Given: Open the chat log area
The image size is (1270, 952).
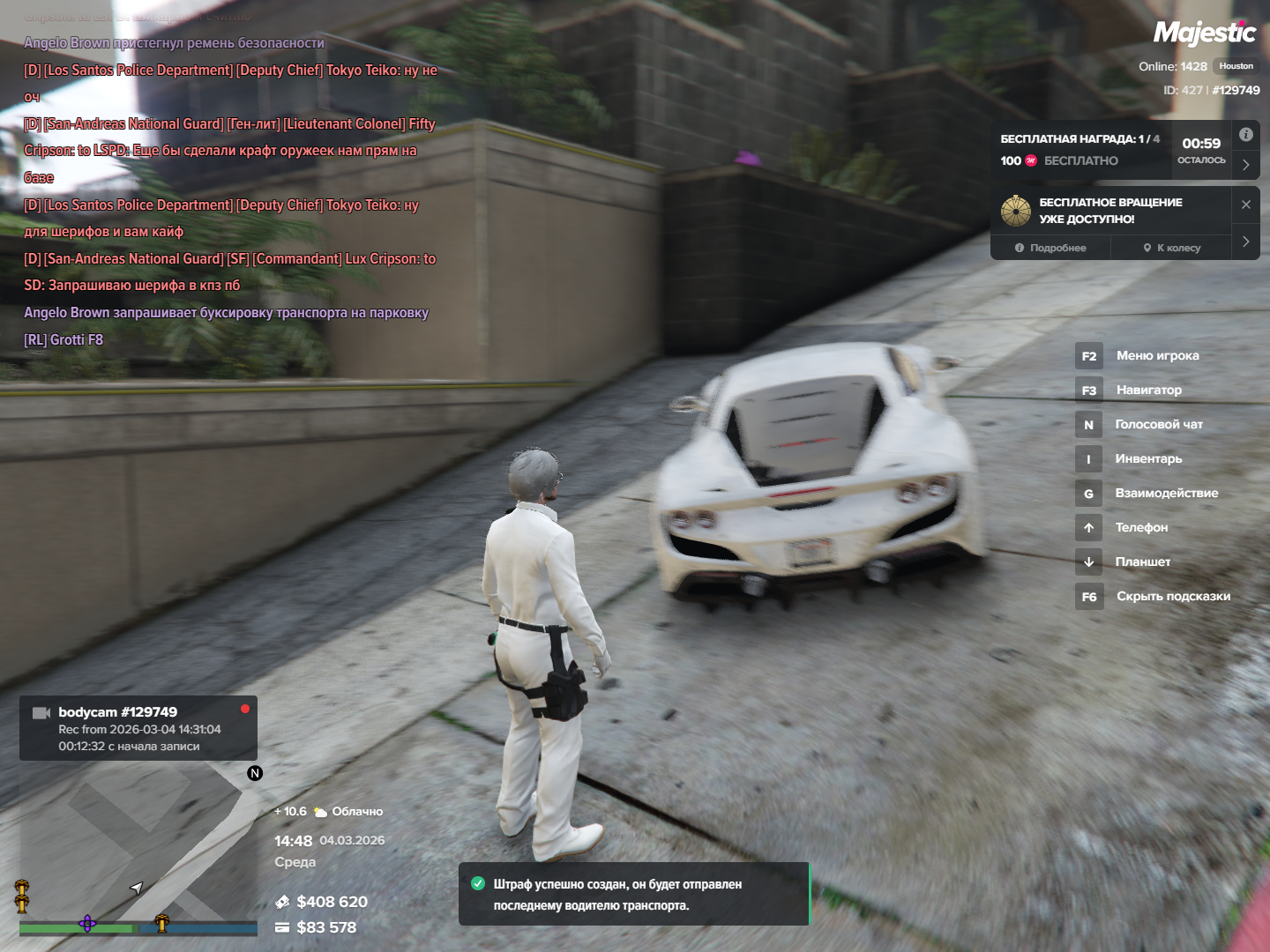Looking at the screenshot, I should pos(229,190).
